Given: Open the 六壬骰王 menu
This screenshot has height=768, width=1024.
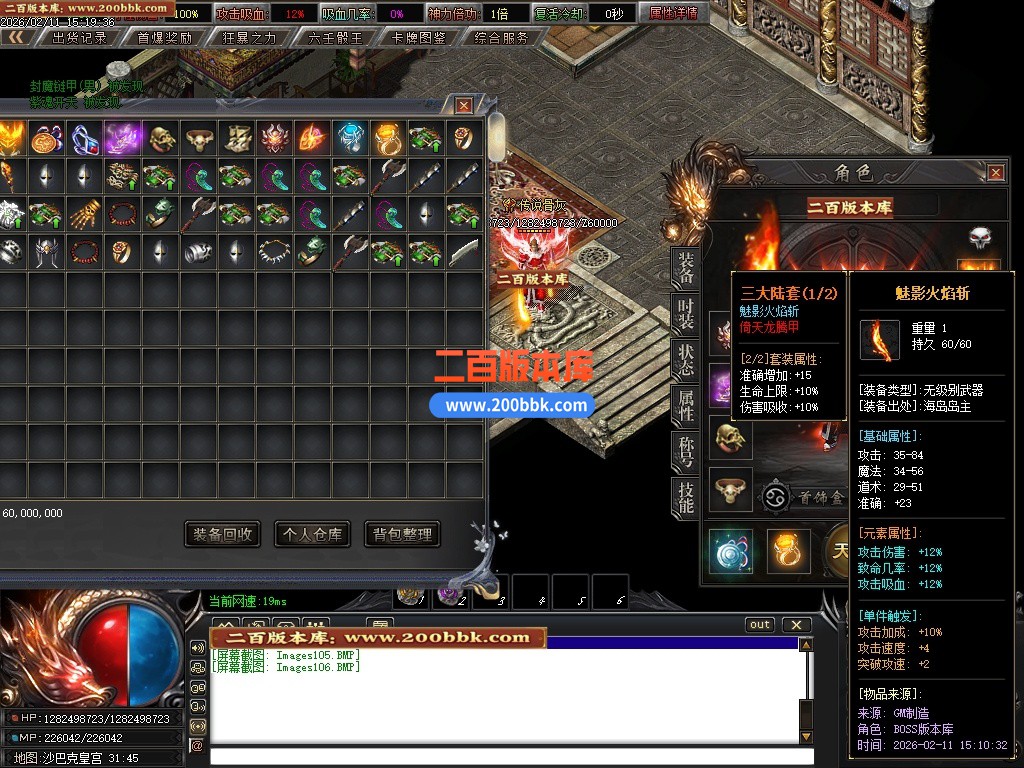Looking at the screenshot, I should [335, 38].
